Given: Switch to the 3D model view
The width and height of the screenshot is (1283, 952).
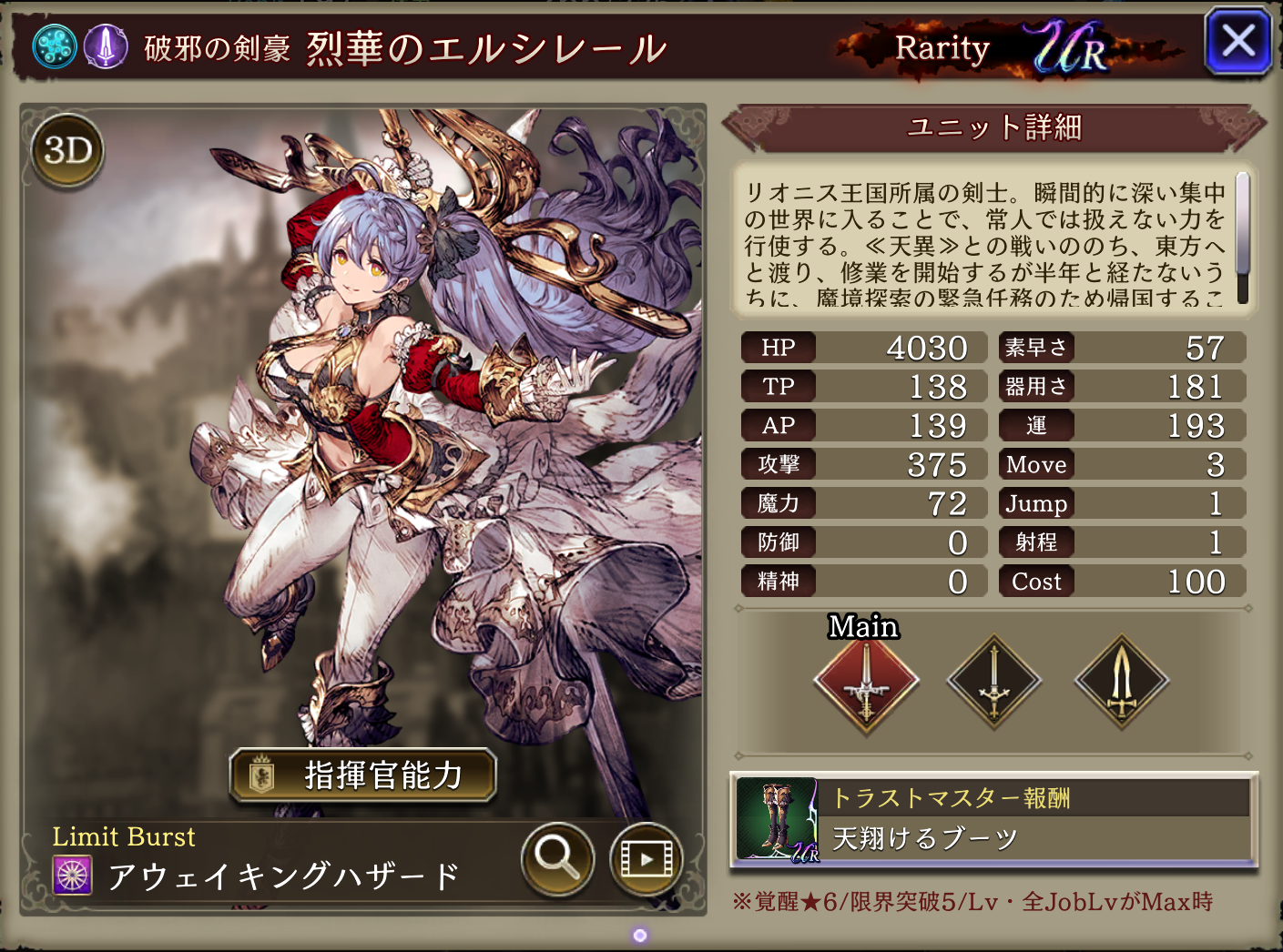Looking at the screenshot, I should [68, 150].
